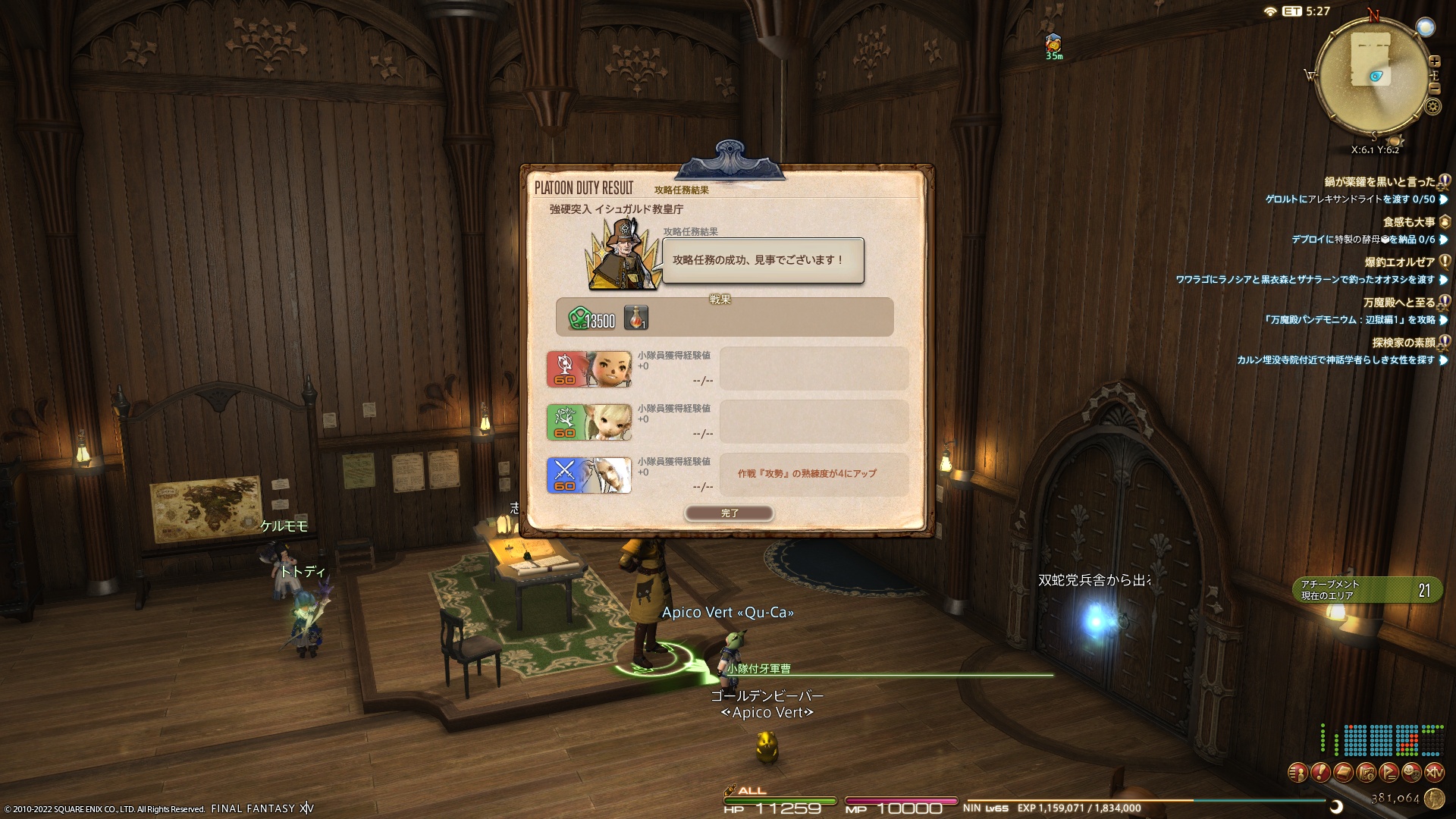Screen dimensions: 1456x819
Task: Open the Character main menu icon
Action: coord(1298,773)
